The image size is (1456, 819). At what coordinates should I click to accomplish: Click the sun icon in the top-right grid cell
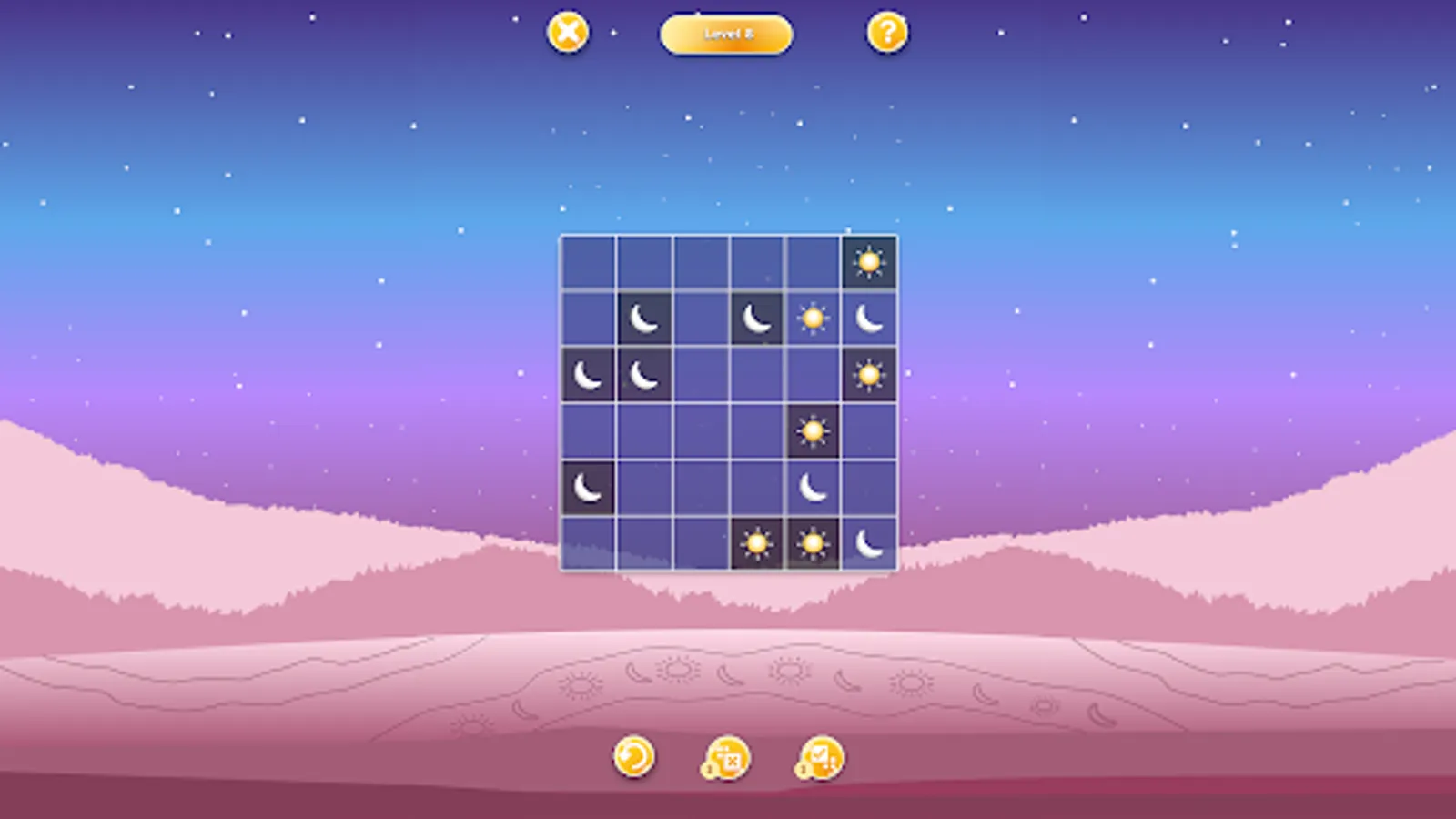click(x=869, y=261)
